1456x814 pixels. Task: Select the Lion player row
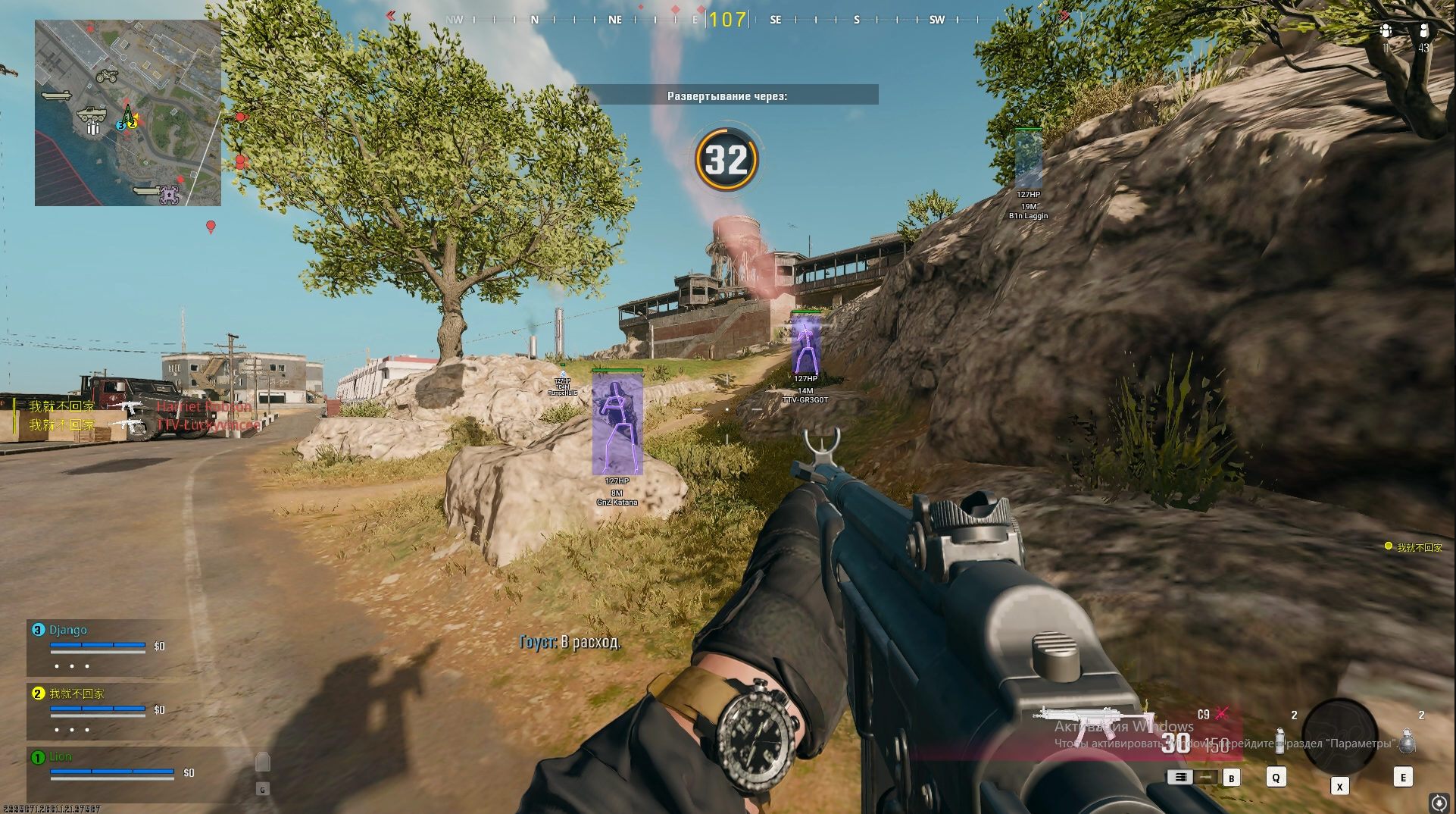point(61,756)
